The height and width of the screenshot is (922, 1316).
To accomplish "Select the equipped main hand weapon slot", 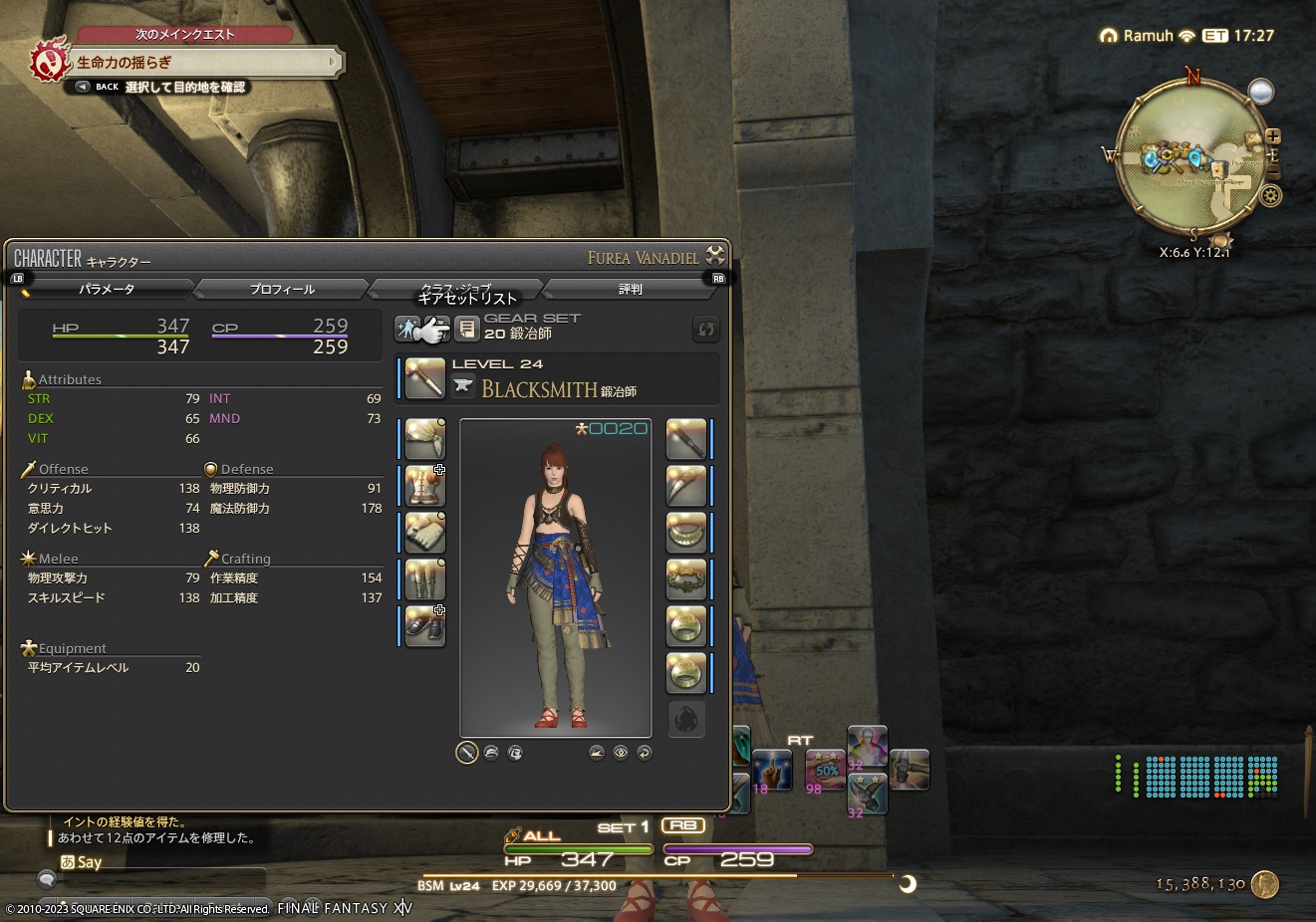I will 425,378.
